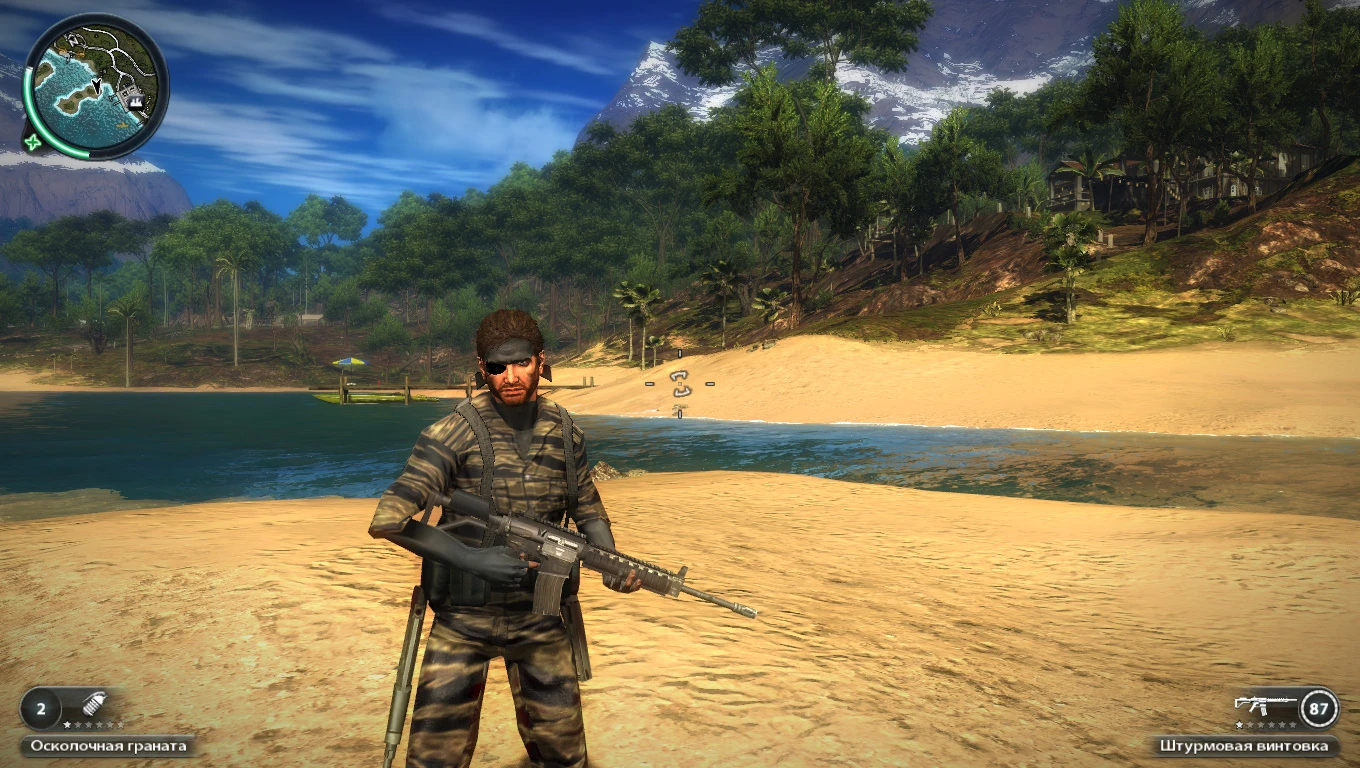Screen dimensions: 1360x768
Task: Click the factory icon on the minimap
Action: click(x=135, y=102)
